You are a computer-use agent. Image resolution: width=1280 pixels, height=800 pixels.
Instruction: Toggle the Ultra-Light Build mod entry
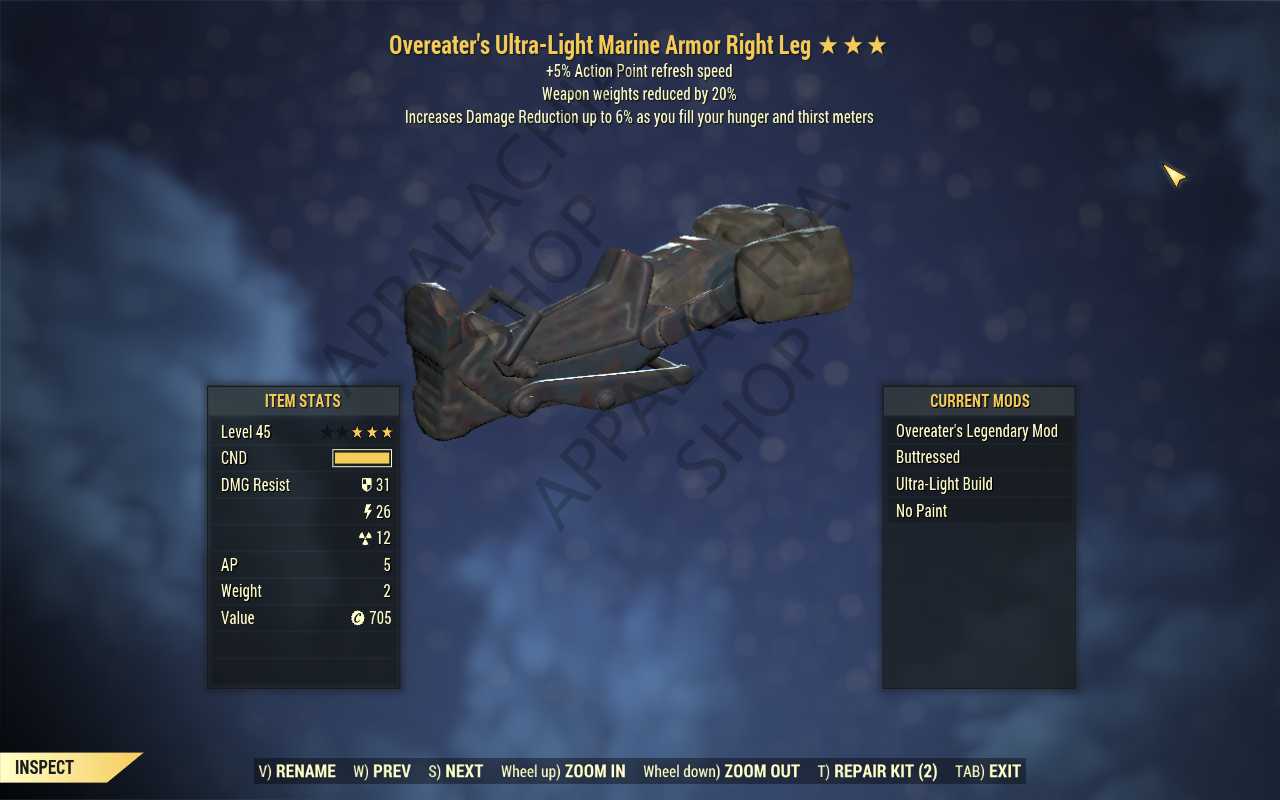point(944,484)
